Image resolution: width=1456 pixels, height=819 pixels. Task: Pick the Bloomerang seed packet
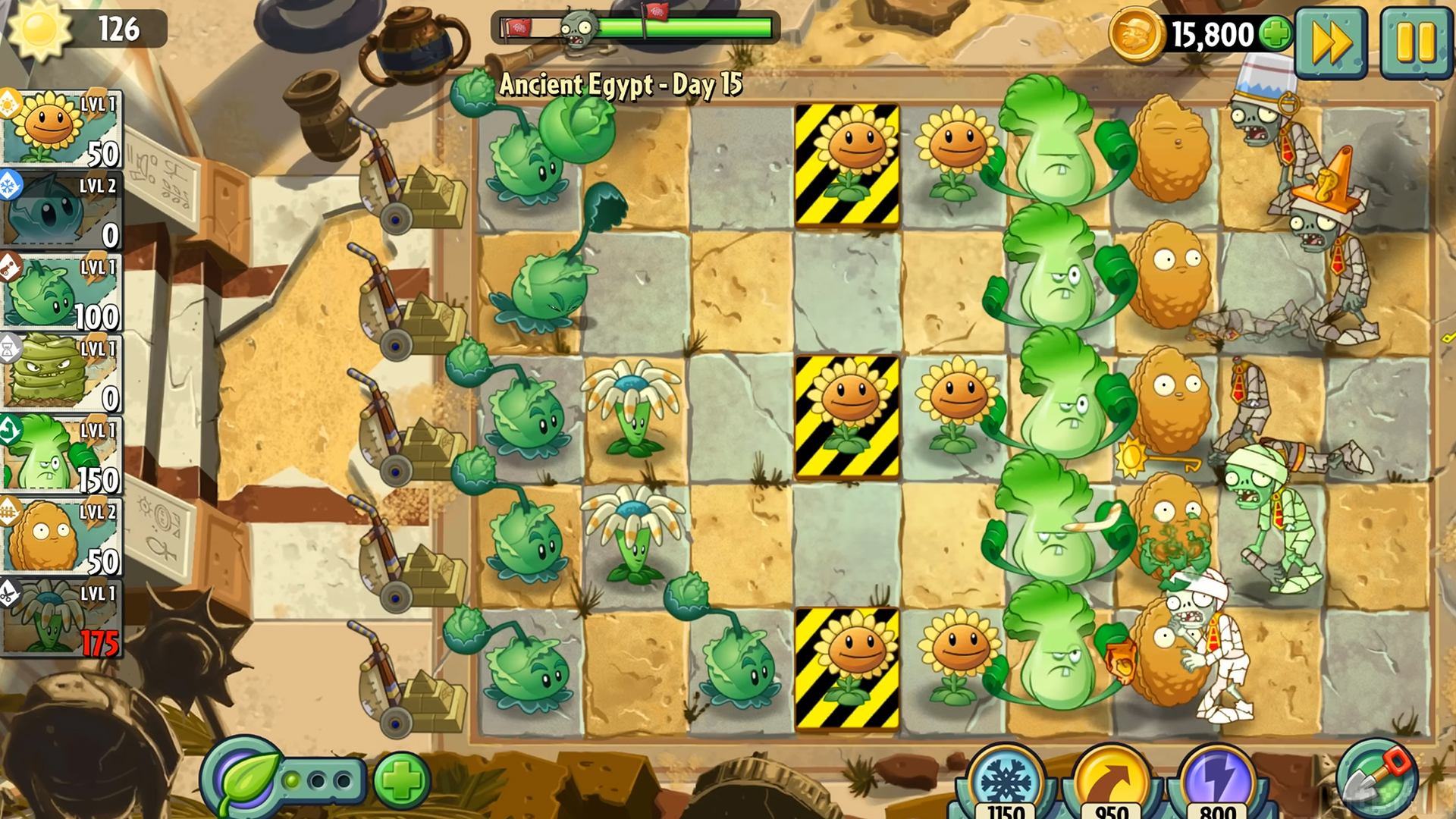[x=62, y=619]
